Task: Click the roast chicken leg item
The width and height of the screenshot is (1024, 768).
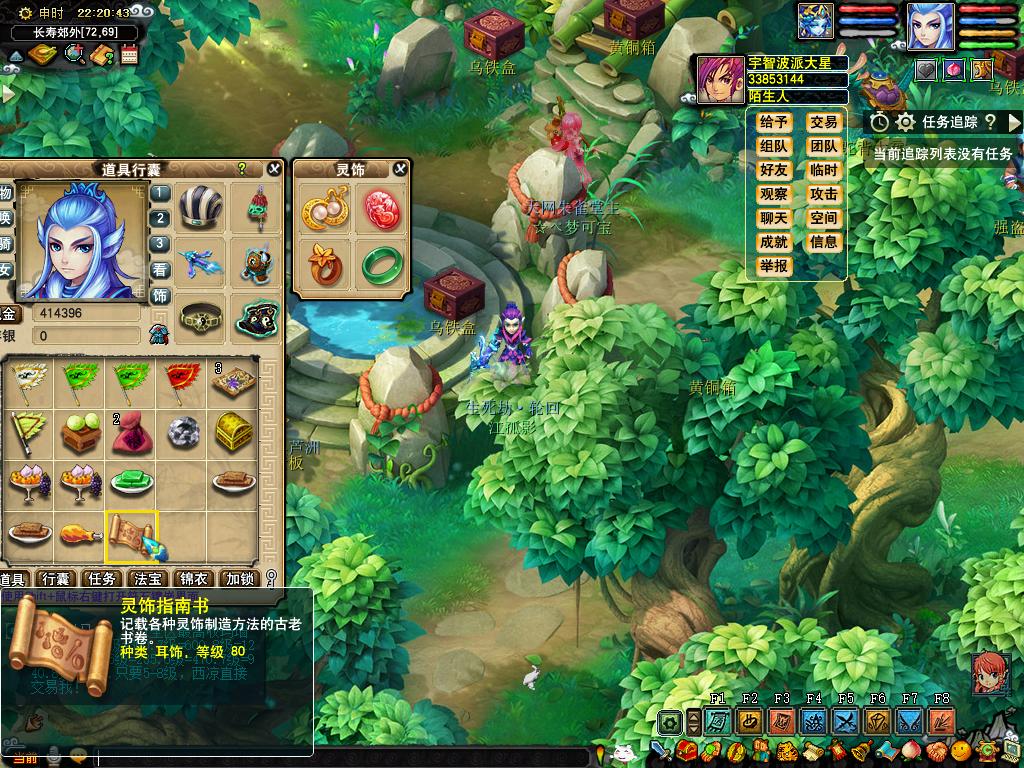Action: coord(80,533)
